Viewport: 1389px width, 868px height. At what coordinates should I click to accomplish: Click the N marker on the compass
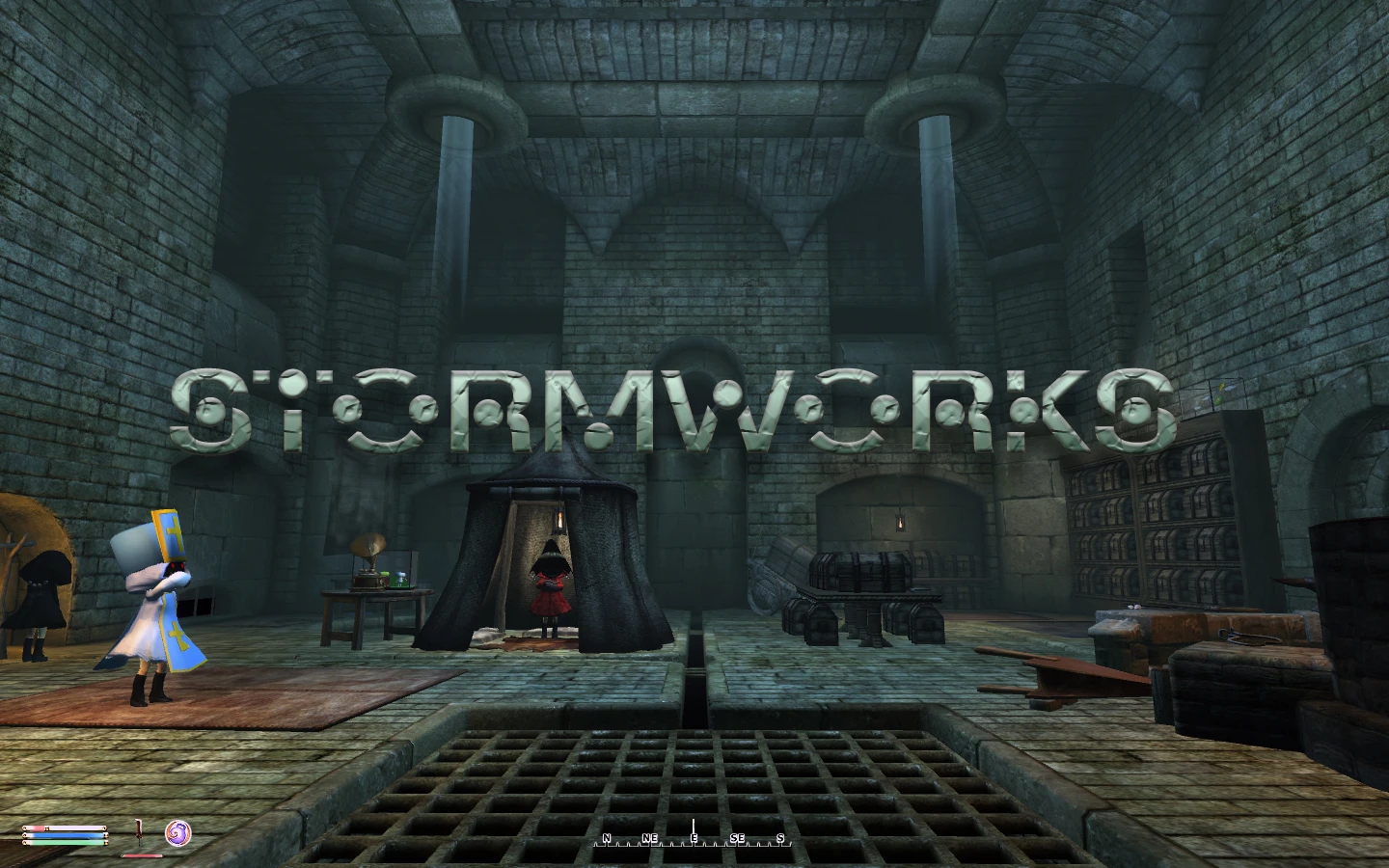click(x=607, y=837)
